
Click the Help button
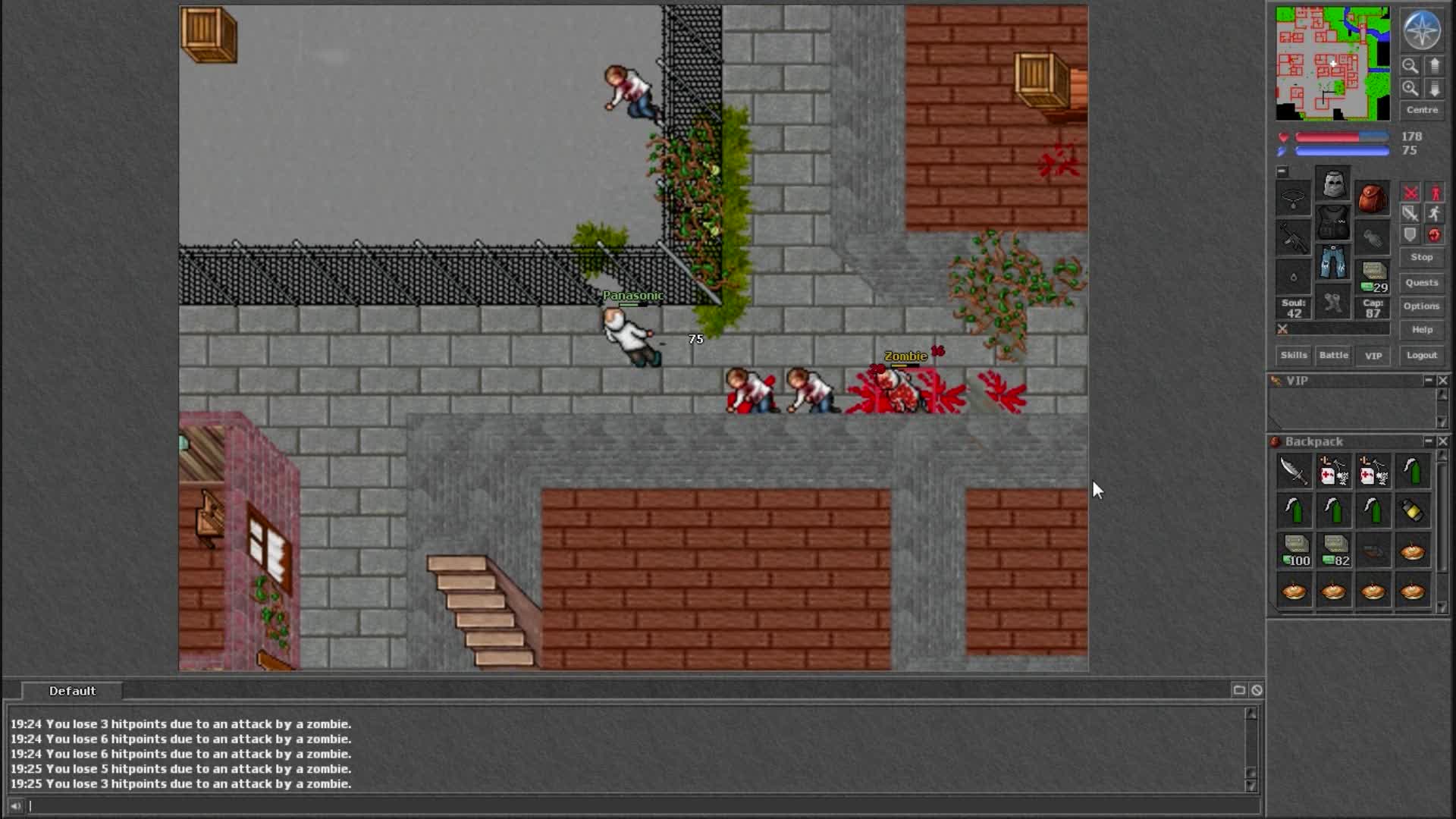coord(1421,330)
